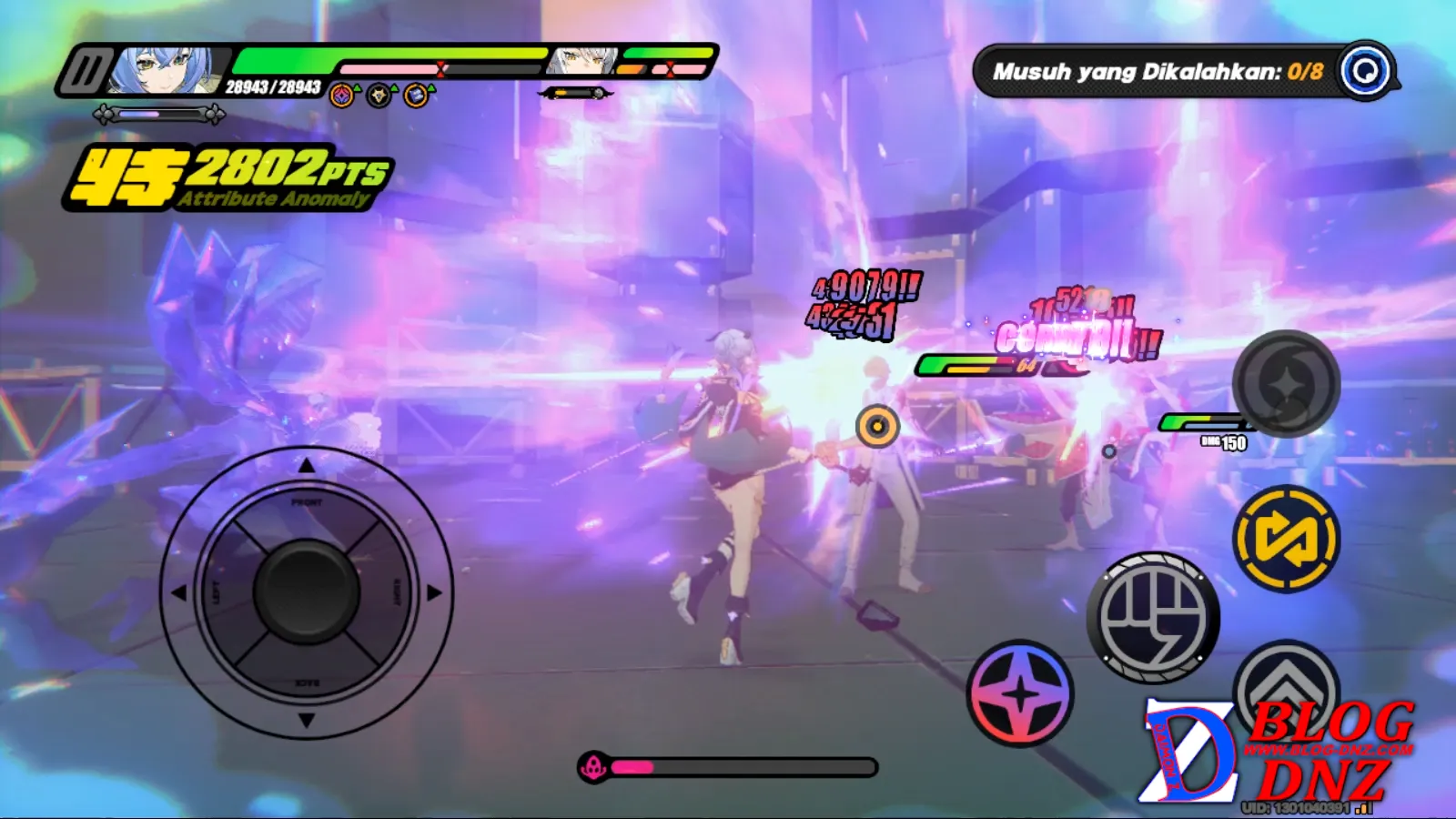1456x819 pixels.
Task: Tap the fist basic attack button
Action: (1153, 618)
